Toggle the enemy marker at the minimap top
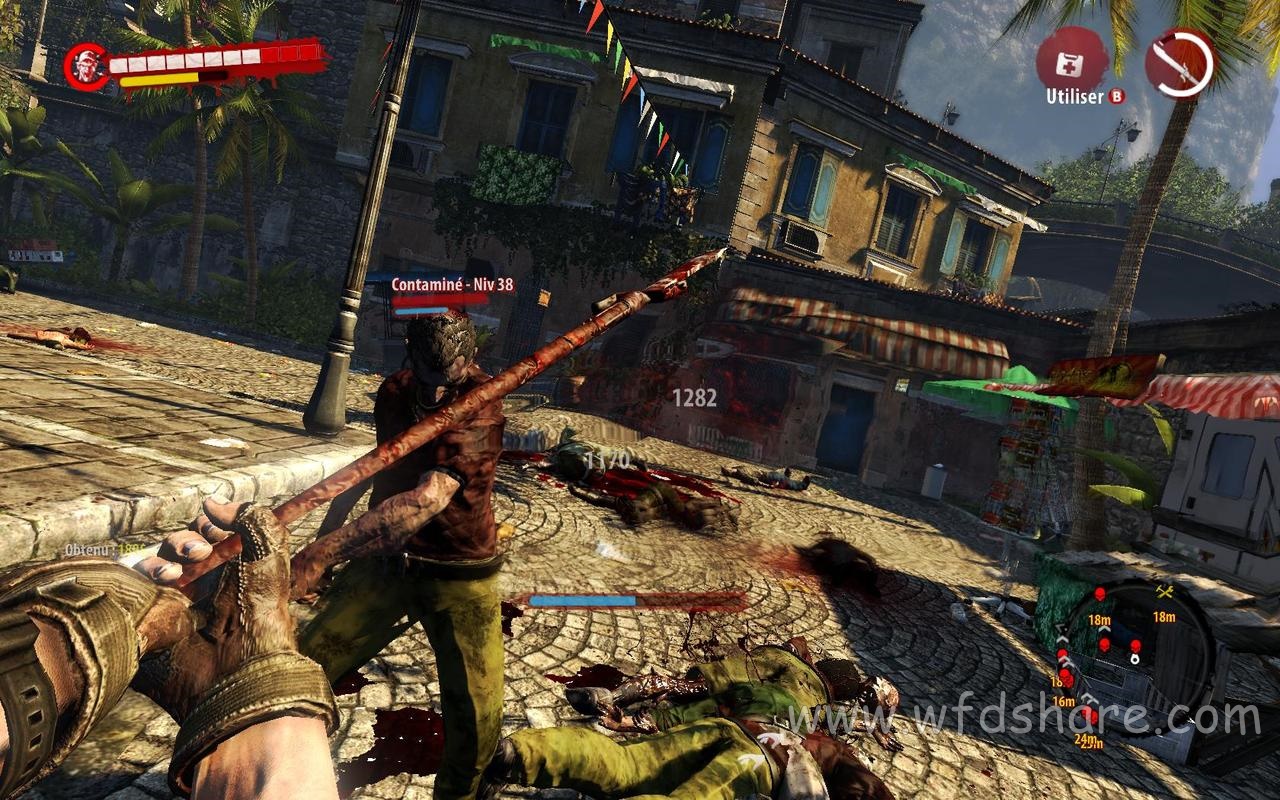This screenshot has width=1280, height=800. click(1100, 592)
